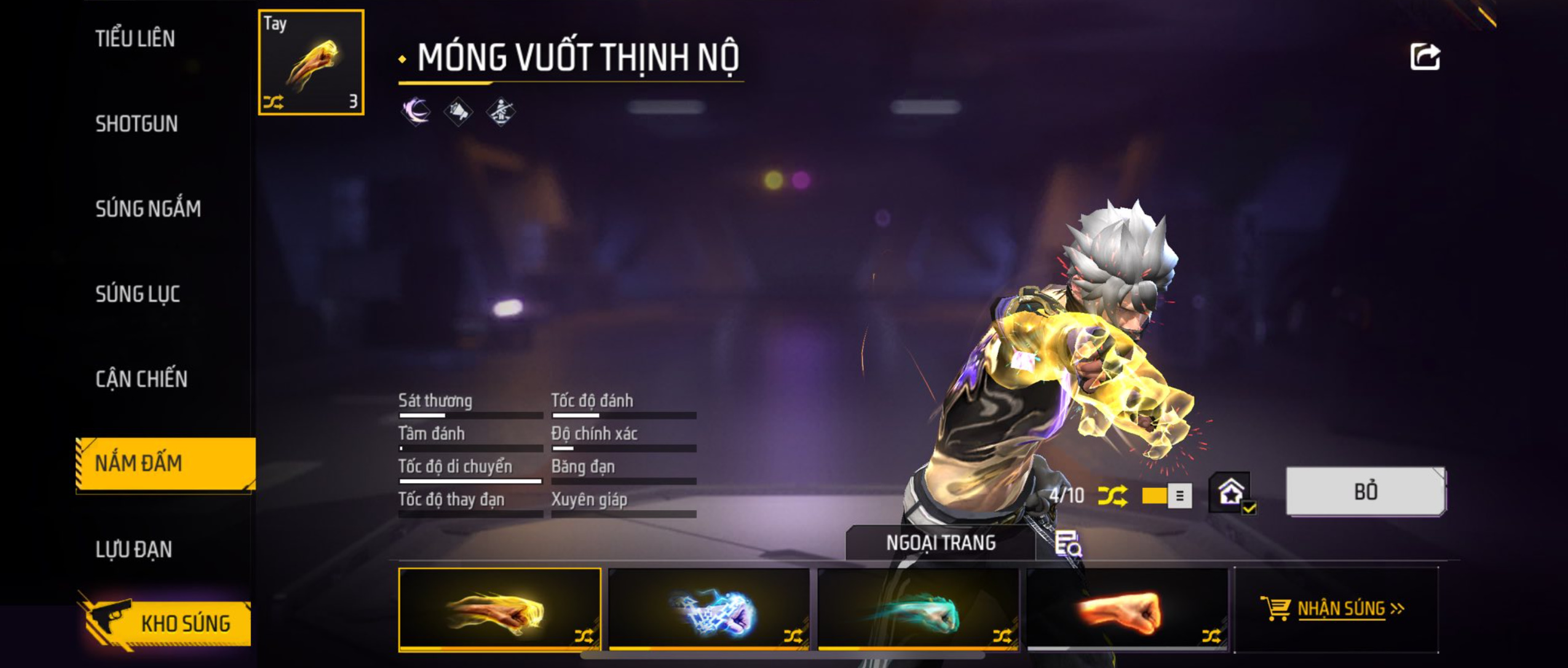1568x668 pixels.
Task: Select the Súng Ngắm category
Action: tap(148, 209)
